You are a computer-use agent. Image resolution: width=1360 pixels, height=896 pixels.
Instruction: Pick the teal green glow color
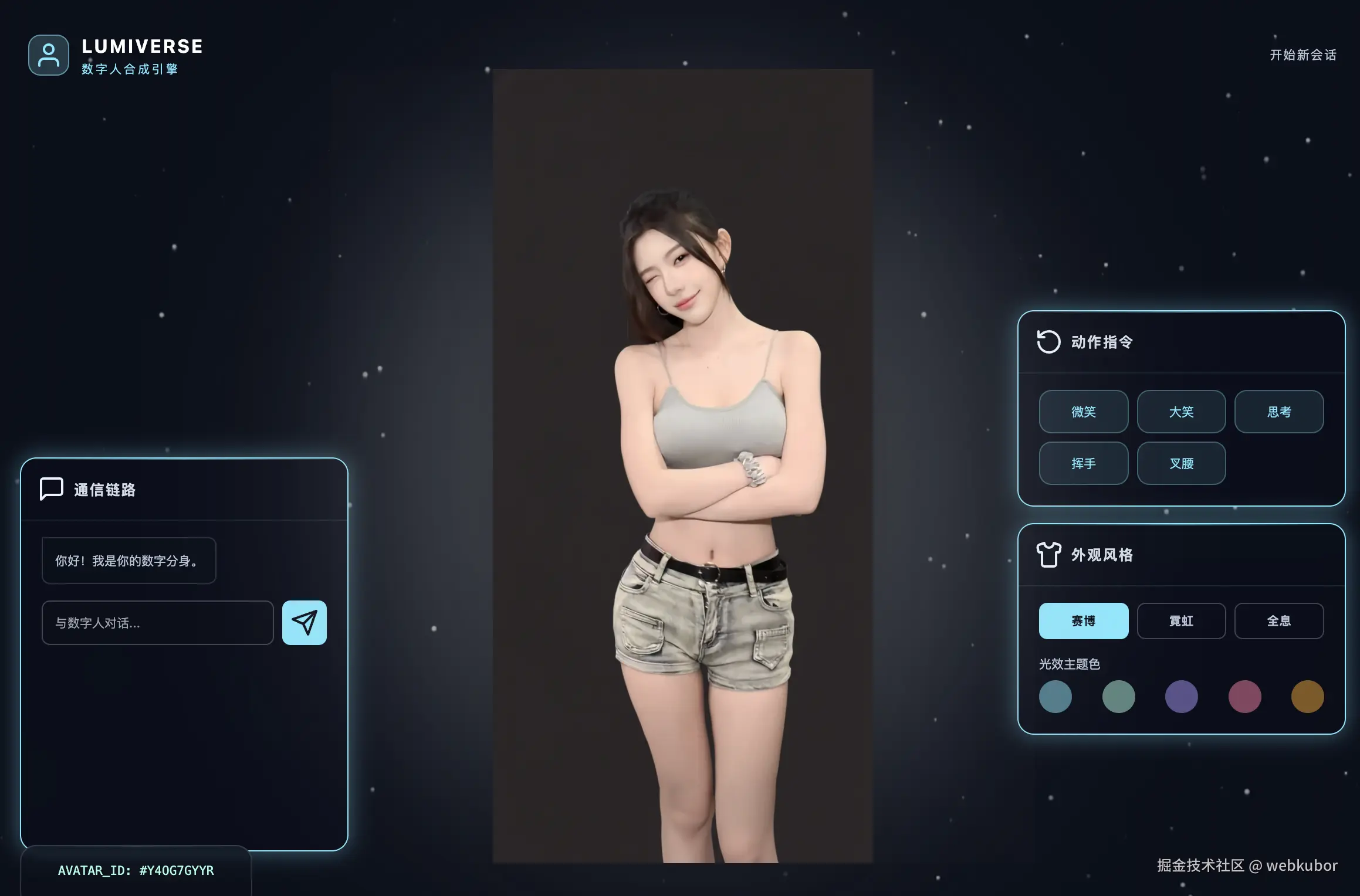[x=1118, y=697]
